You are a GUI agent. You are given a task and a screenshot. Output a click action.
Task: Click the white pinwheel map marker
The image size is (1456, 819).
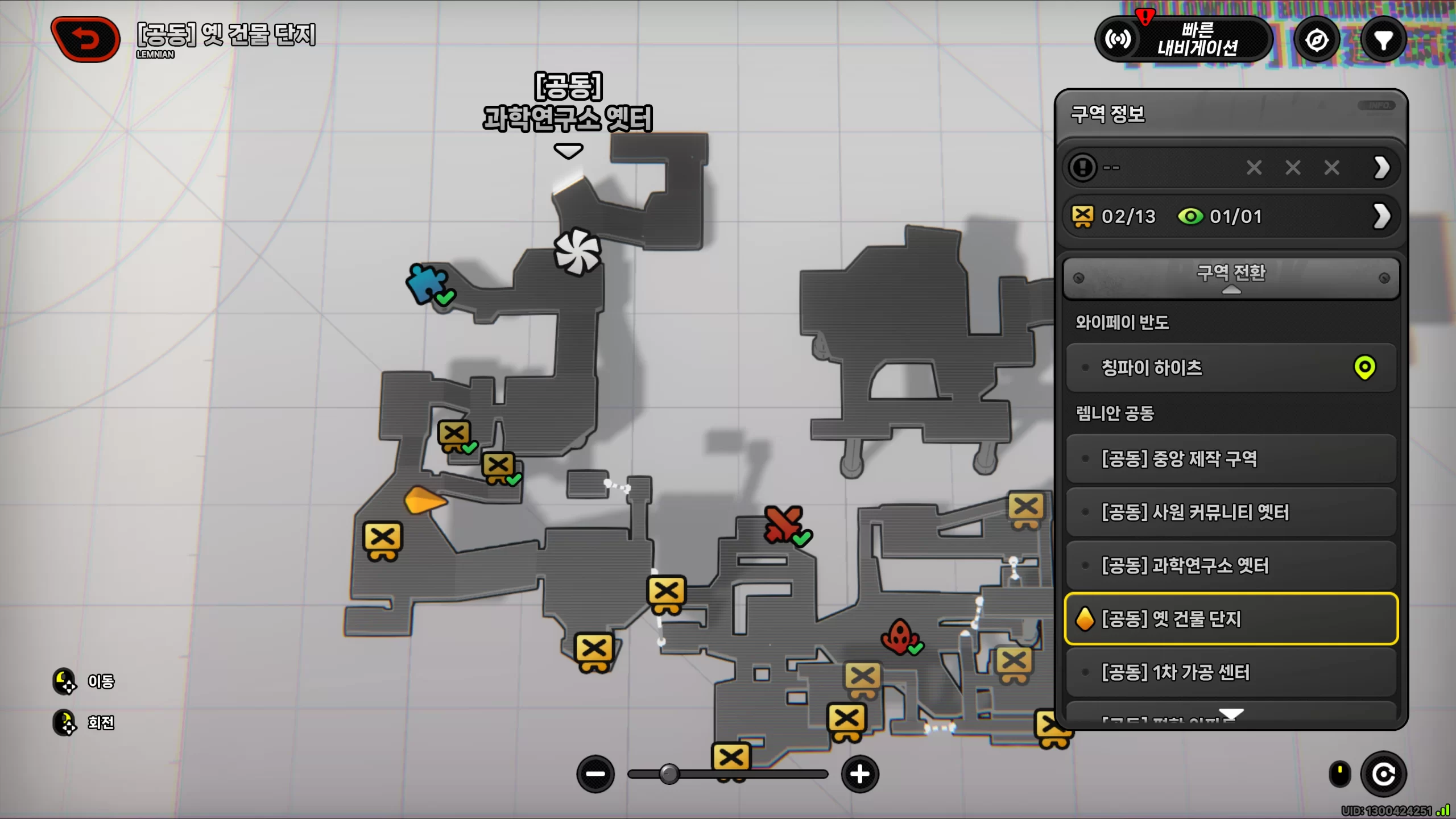point(577,251)
